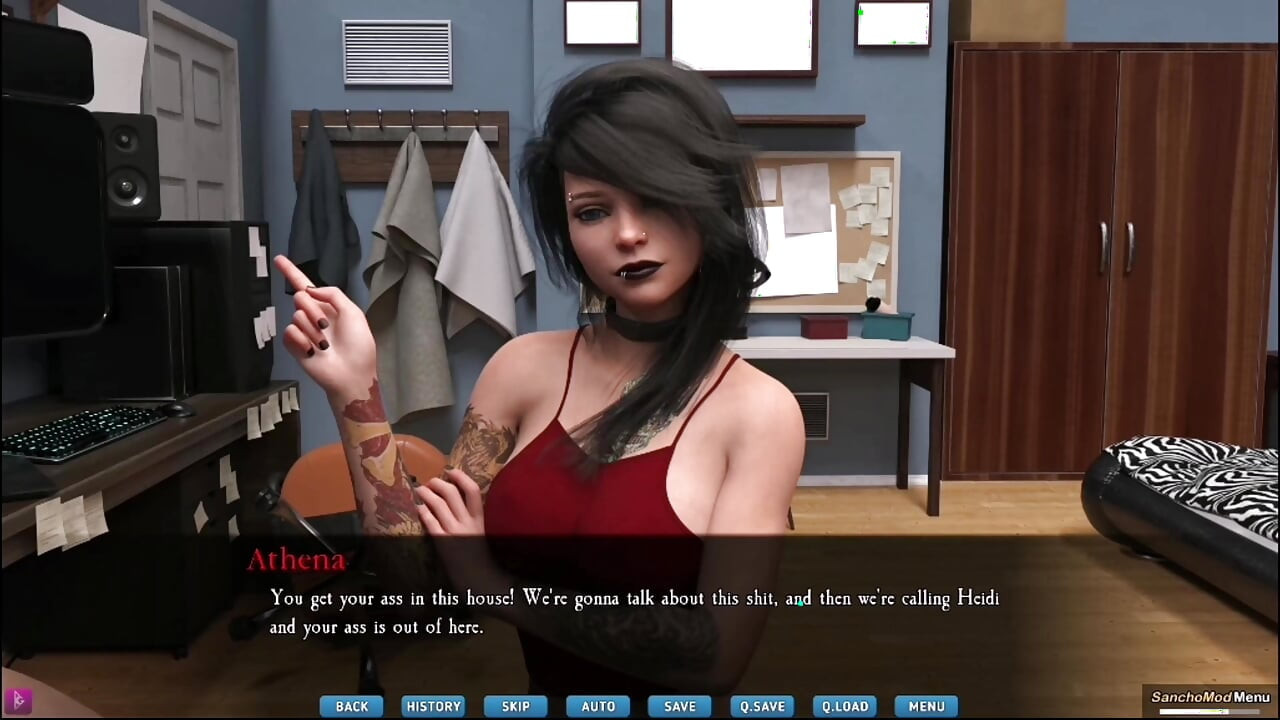Viewport: 1280px width, 720px height.
Task: Click the gray unfilled portion of the stat bar
Action: [1245, 711]
